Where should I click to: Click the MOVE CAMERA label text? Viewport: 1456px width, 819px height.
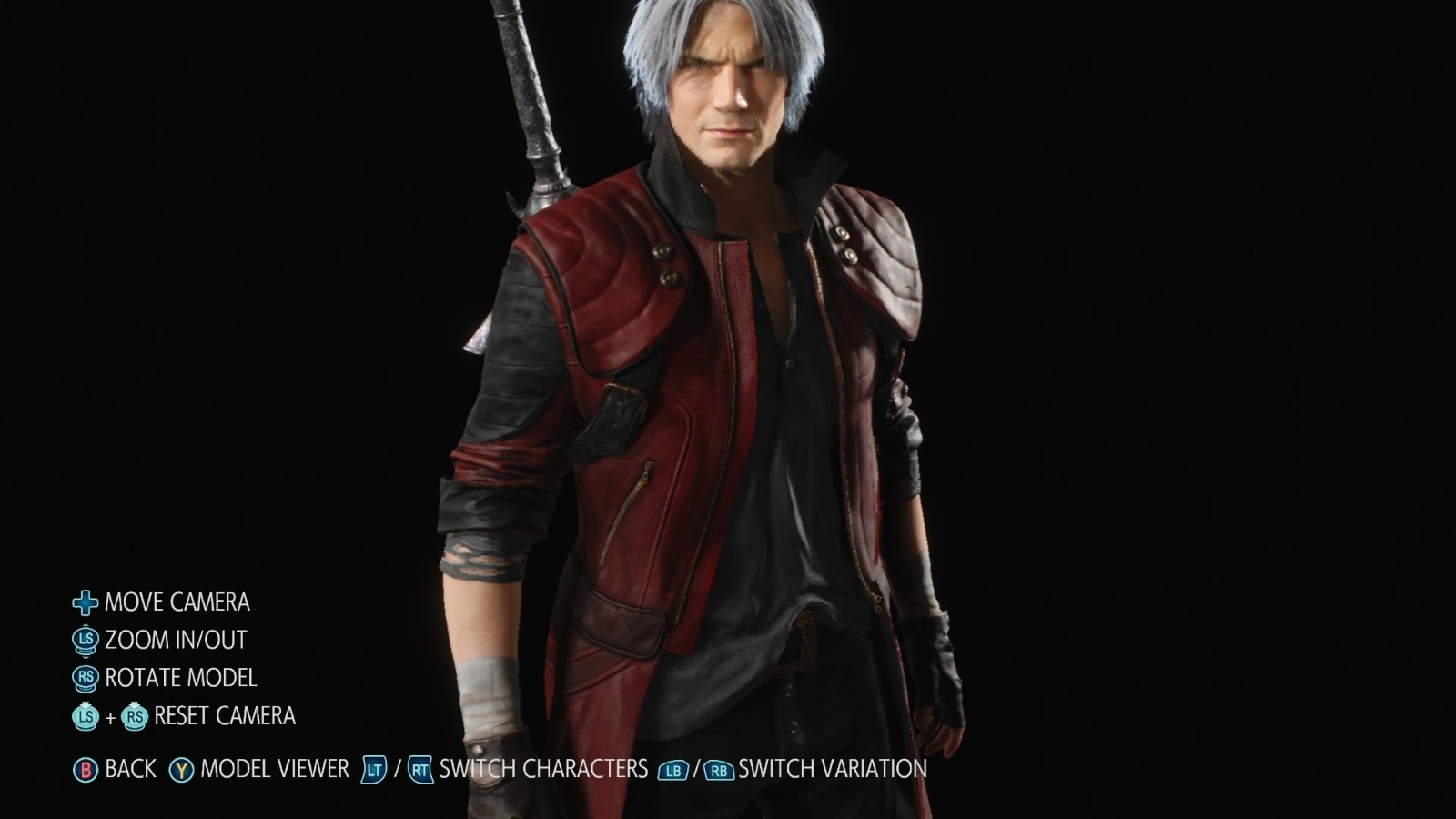[x=178, y=602]
